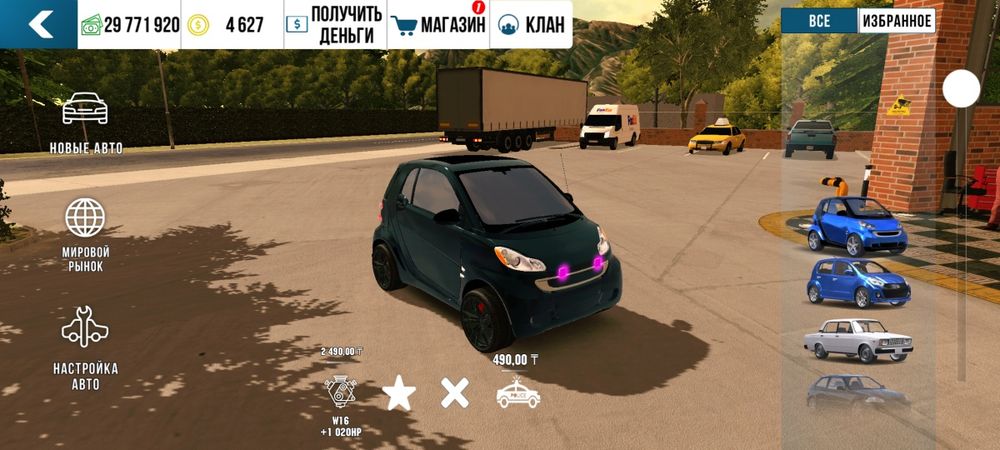This screenshot has width=1000, height=450.
Task: Switch to the Избранное tab
Action: [x=897, y=21]
